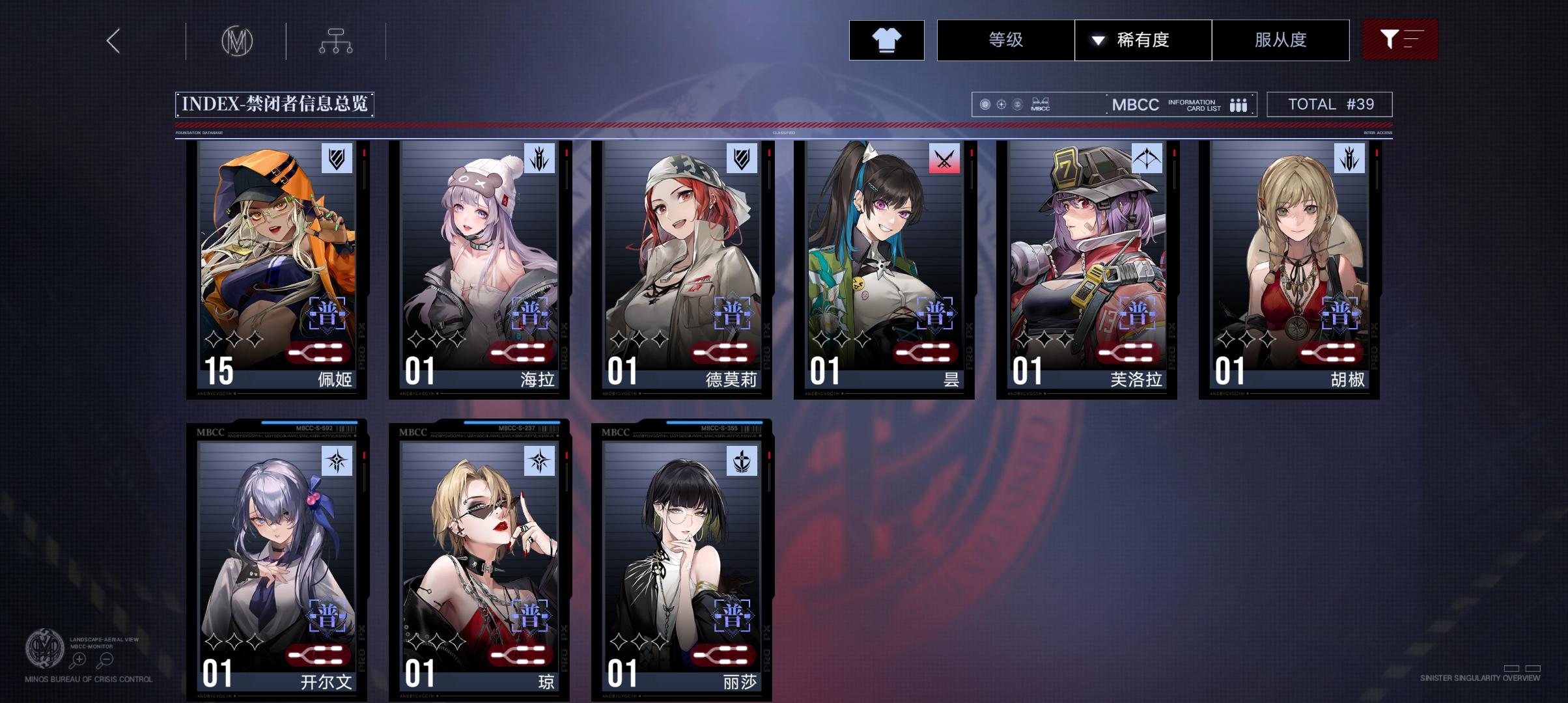Click the hierarchy chart icon in top bar
Viewport: 1568px width, 703px height.
tap(336, 40)
